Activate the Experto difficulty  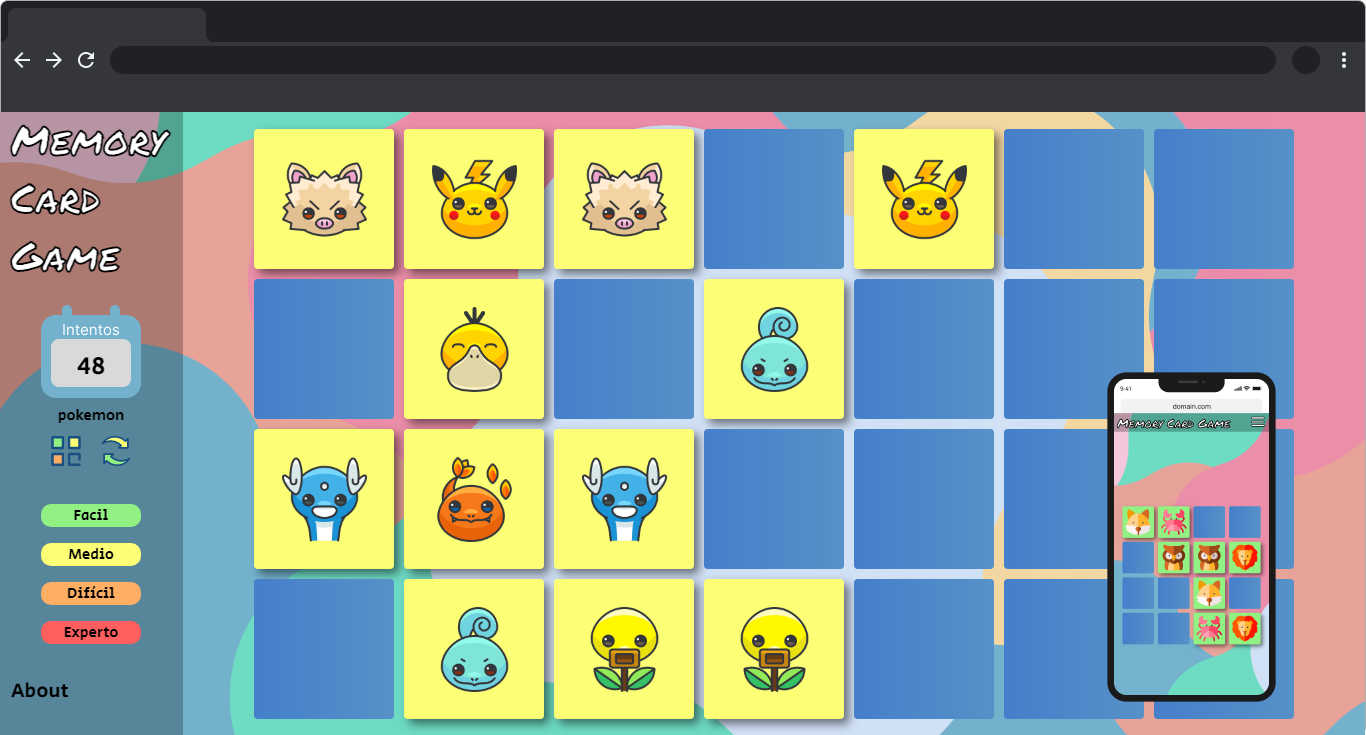click(91, 632)
